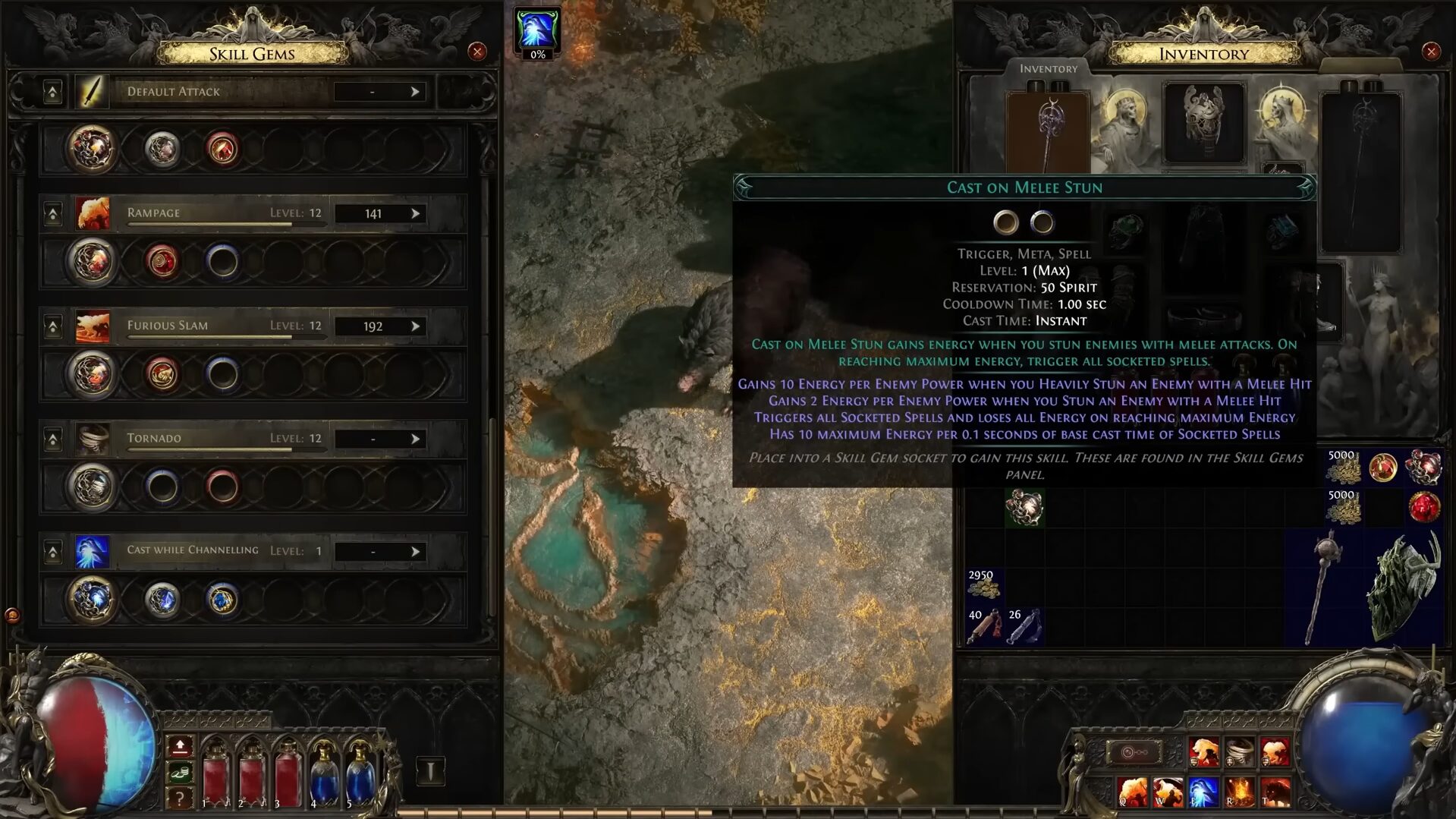This screenshot has height=819, width=1456.
Task: Click the wolf T-key skill icon
Action: coord(1276,792)
